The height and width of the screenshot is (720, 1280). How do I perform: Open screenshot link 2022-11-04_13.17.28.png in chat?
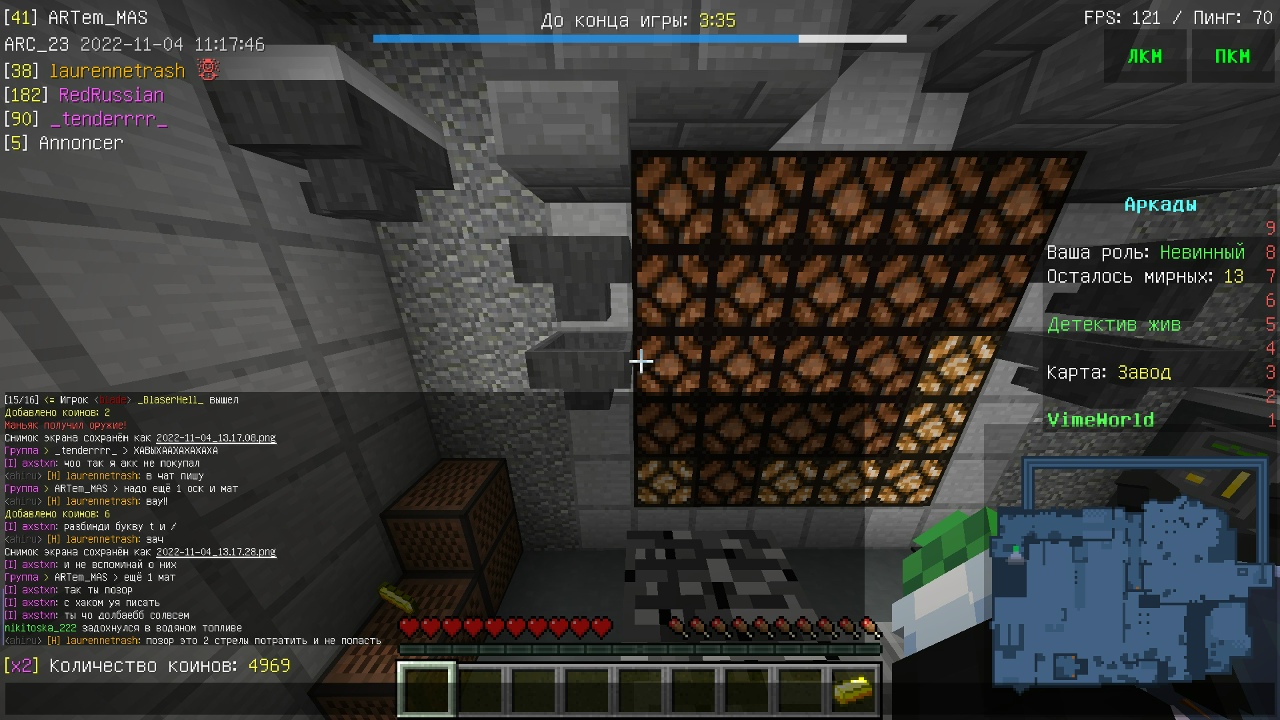215,552
